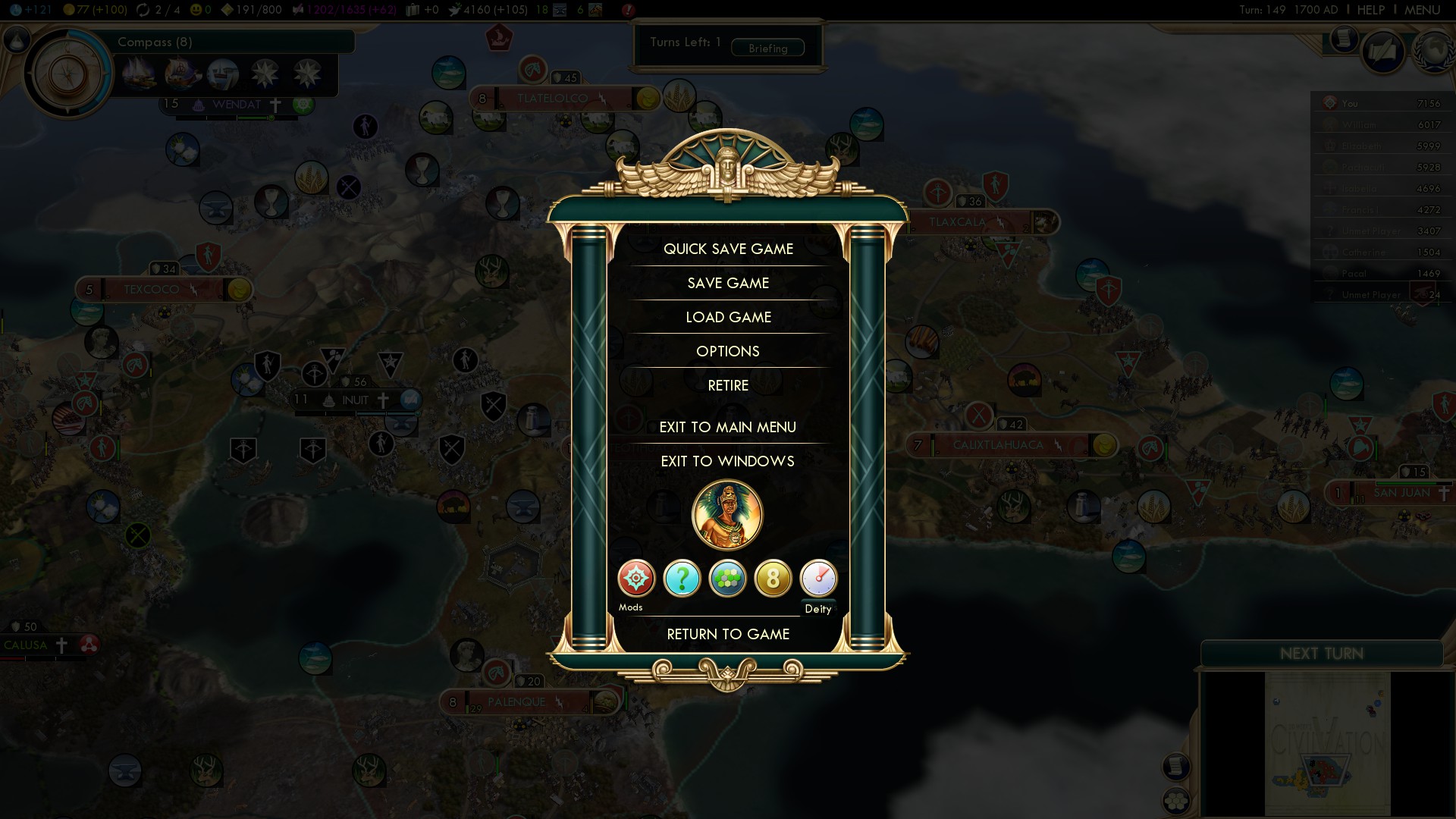Open the Options menu

(x=728, y=351)
